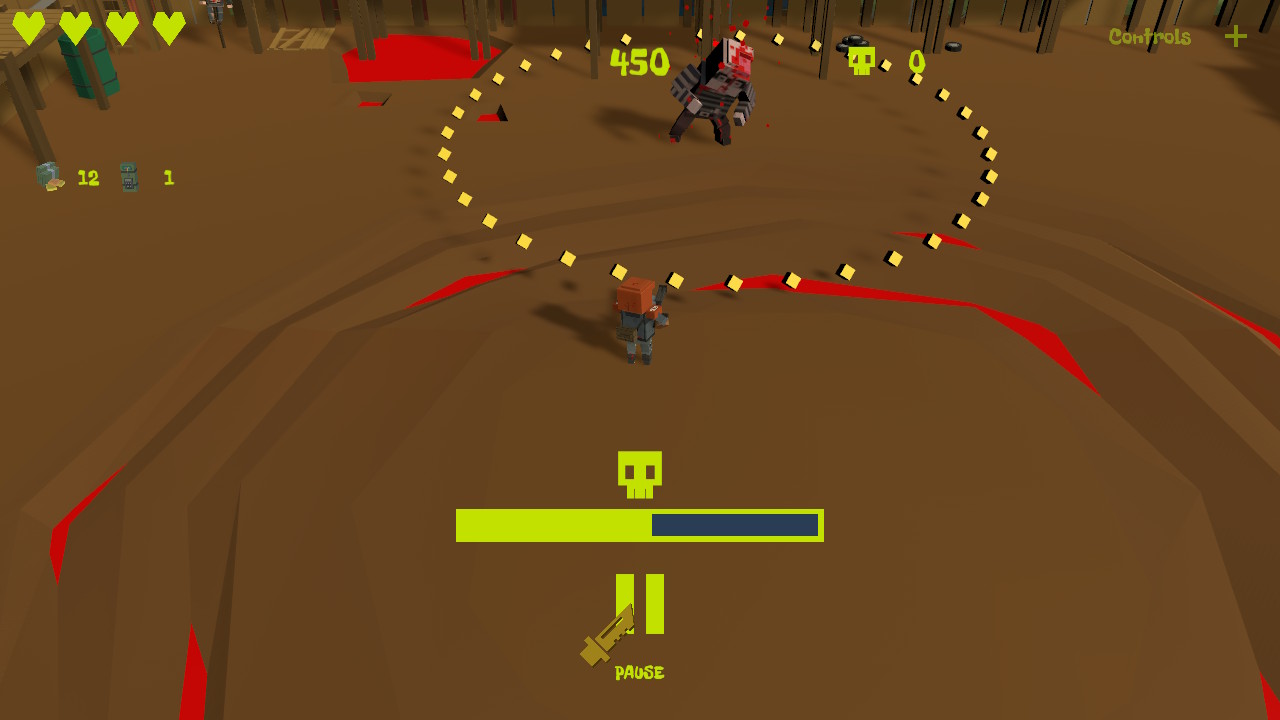Expand the Controls panel with the plus sign

[x=1235, y=39]
